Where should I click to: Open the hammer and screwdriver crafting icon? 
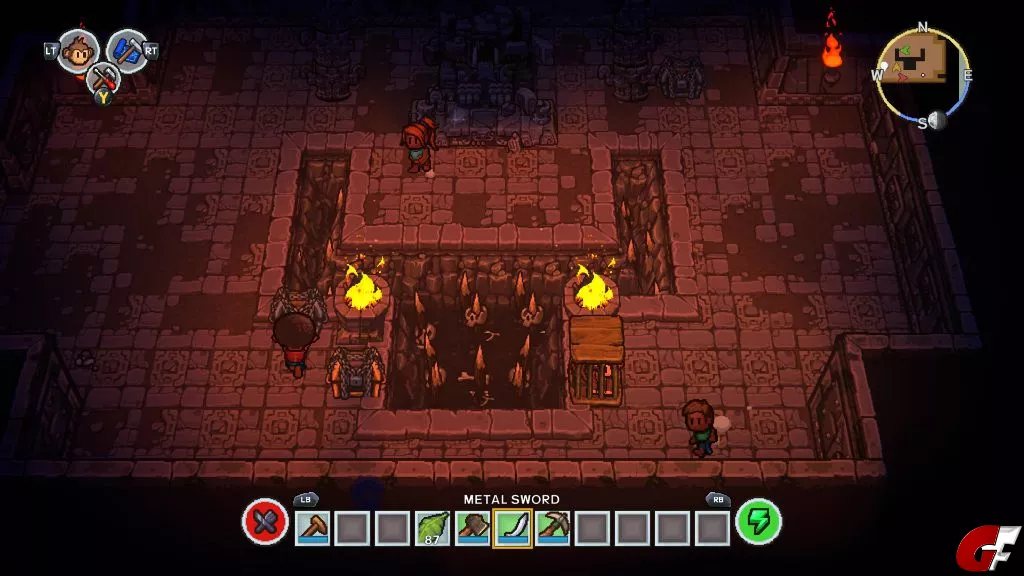(102, 79)
